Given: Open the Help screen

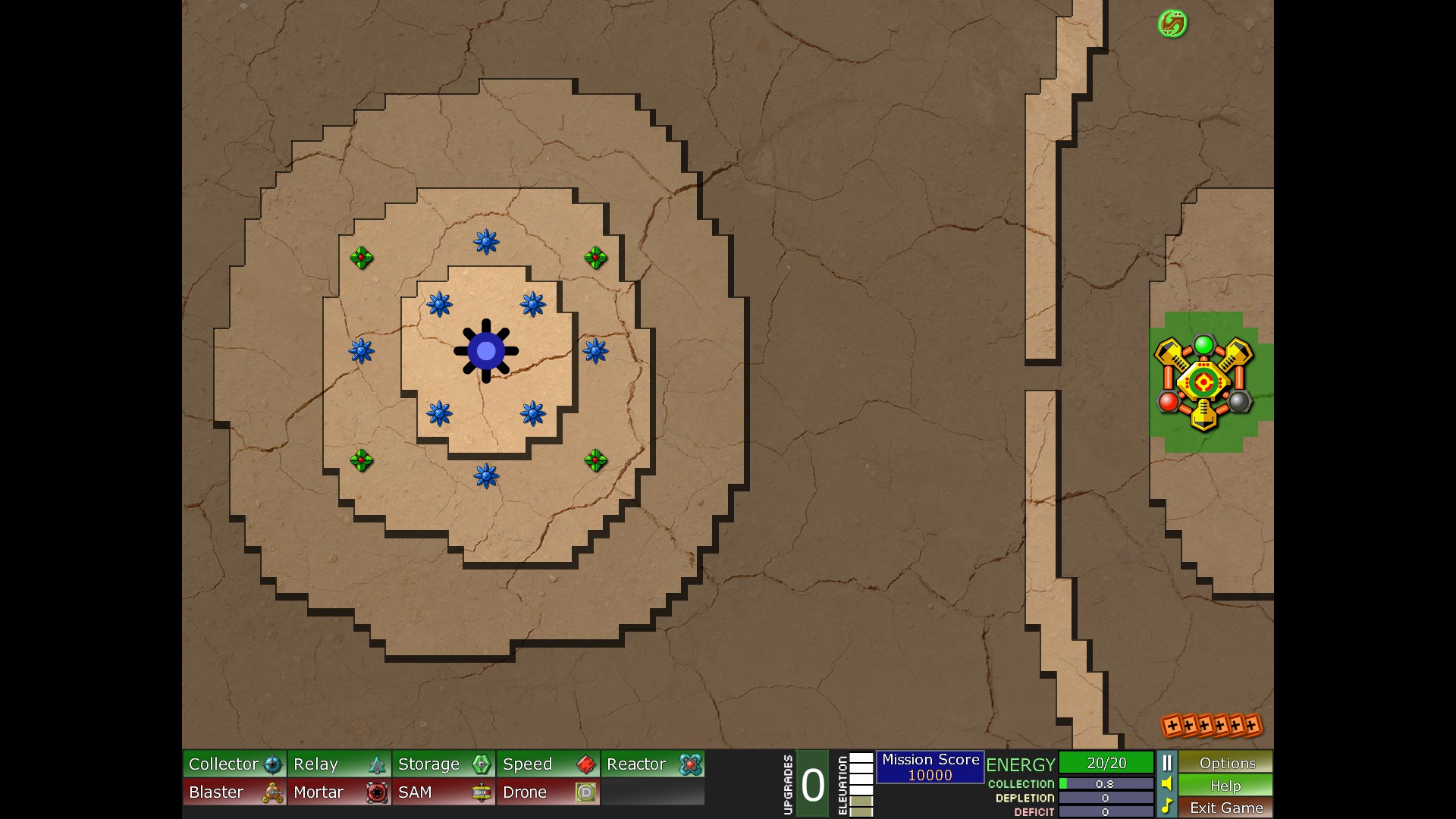Looking at the screenshot, I should 1226,786.
